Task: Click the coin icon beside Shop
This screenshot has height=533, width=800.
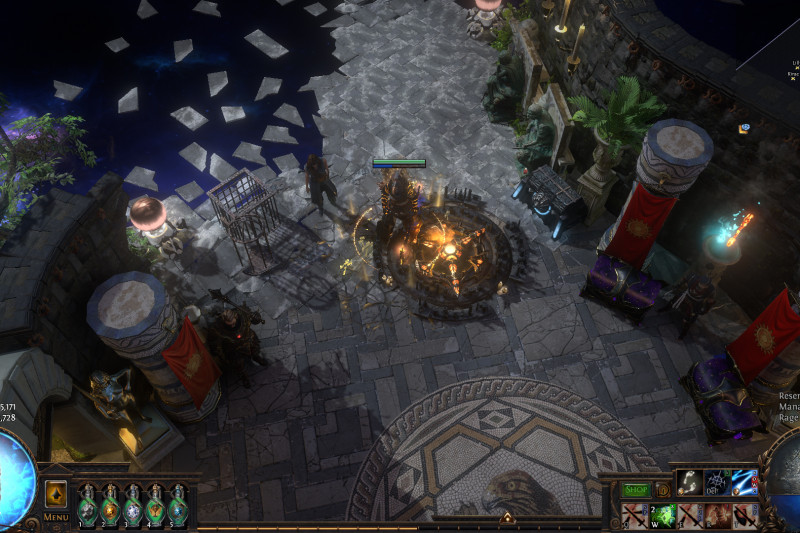Action: tap(661, 490)
